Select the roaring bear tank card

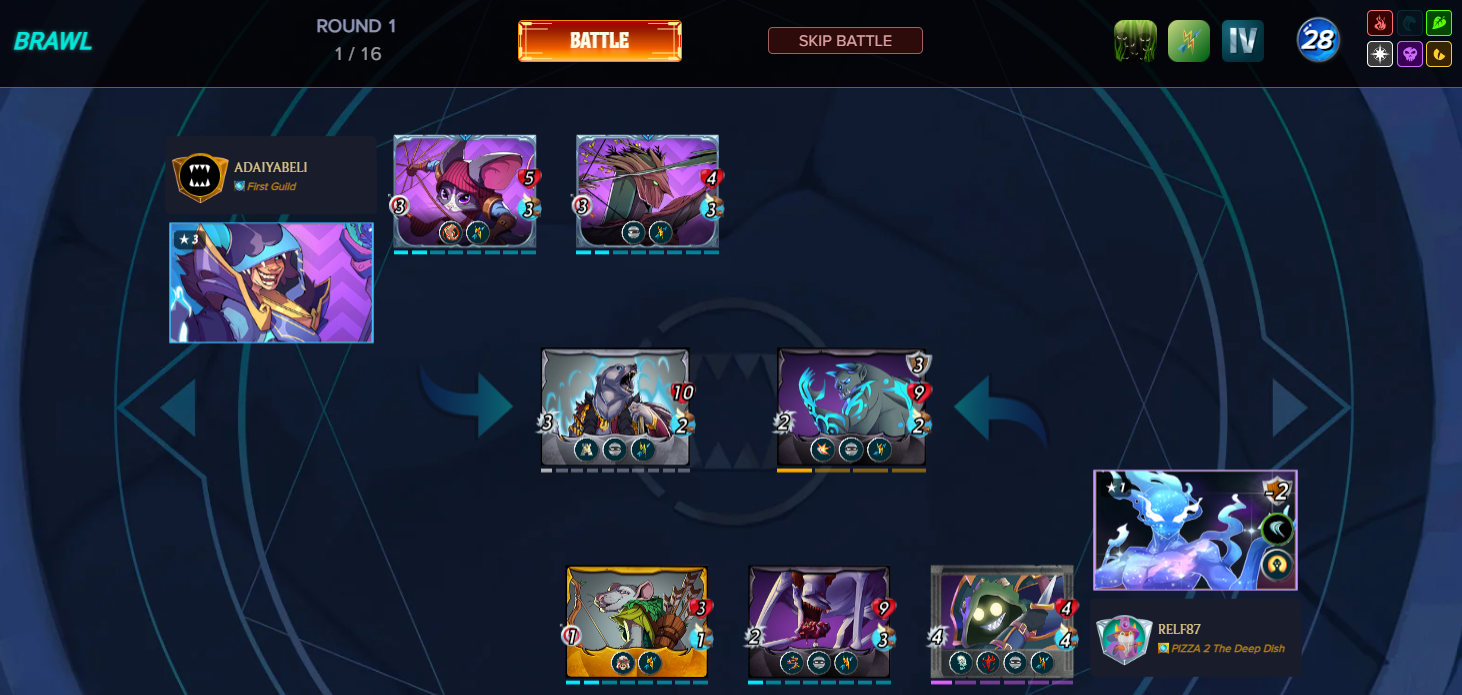(615, 407)
